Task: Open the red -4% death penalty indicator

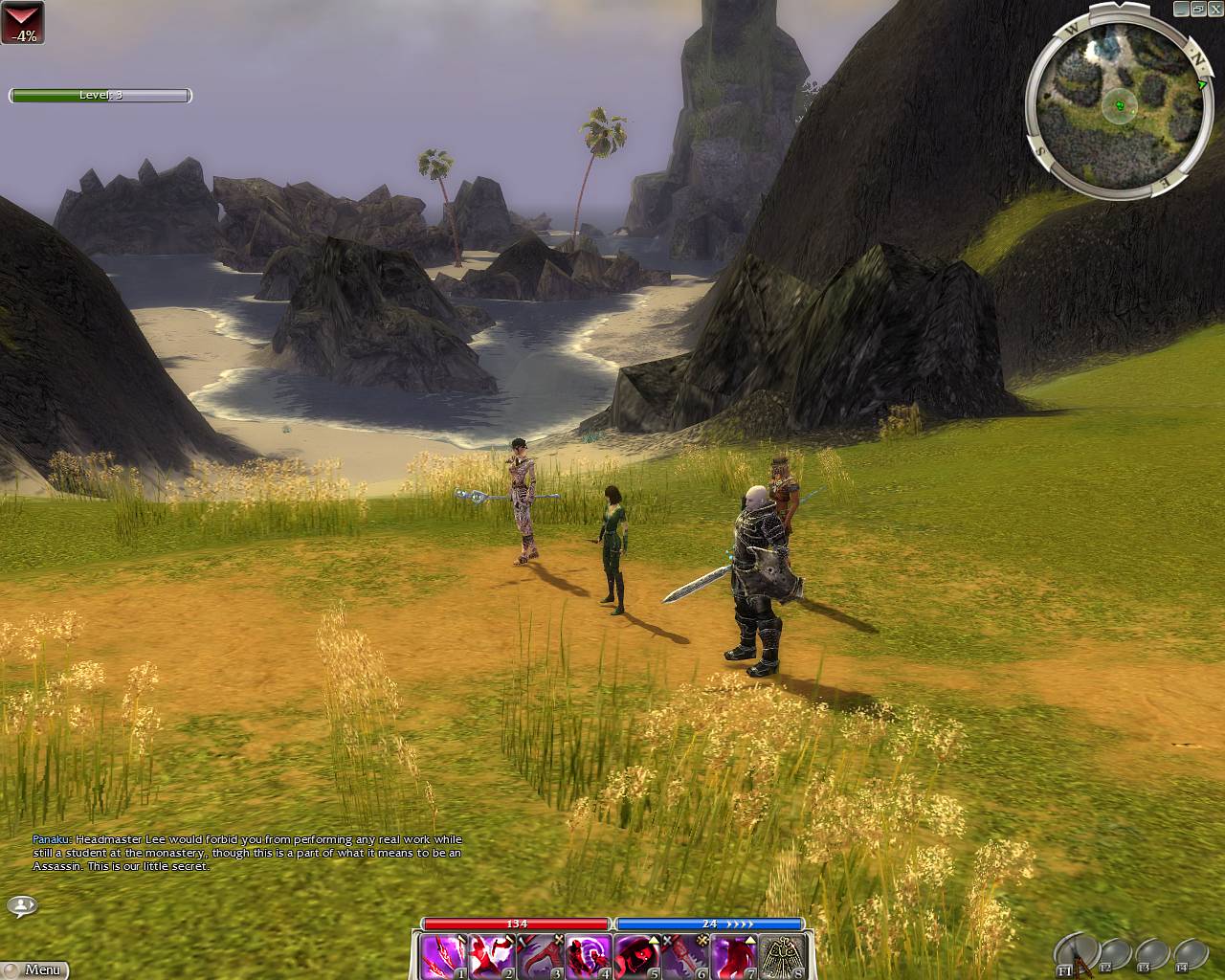Action: pyautogui.click(x=22, y=23)
